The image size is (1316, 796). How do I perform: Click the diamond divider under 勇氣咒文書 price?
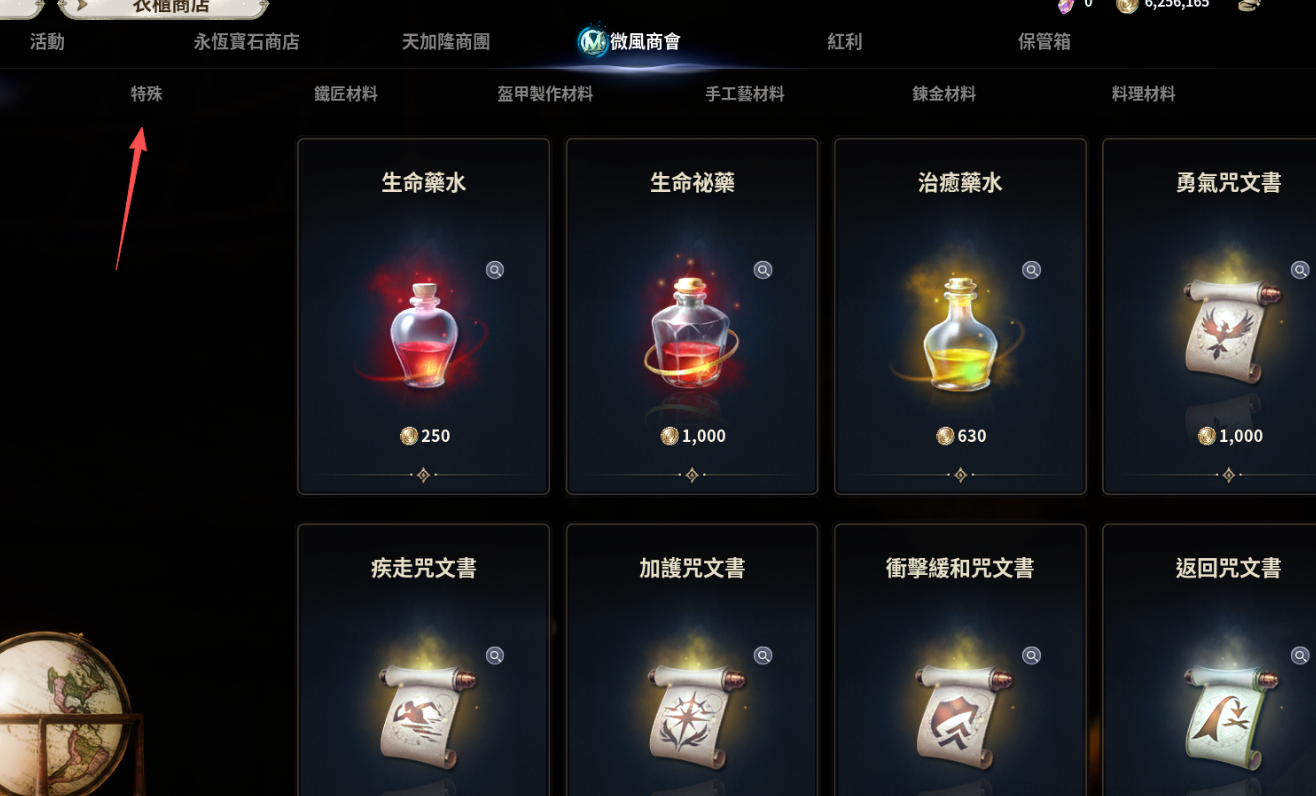coord(1229,477)
